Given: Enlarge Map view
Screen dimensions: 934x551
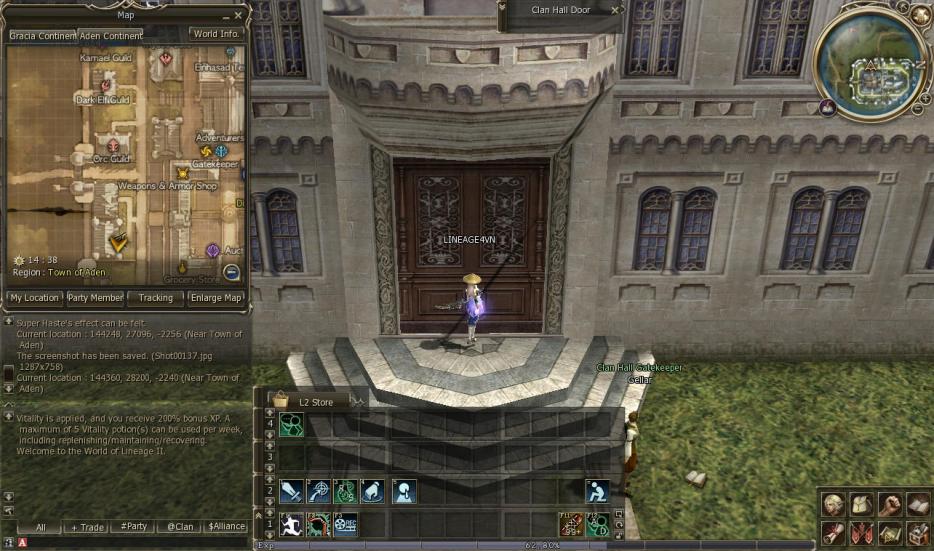Looking at the screenshot, I should click(217, 298).
